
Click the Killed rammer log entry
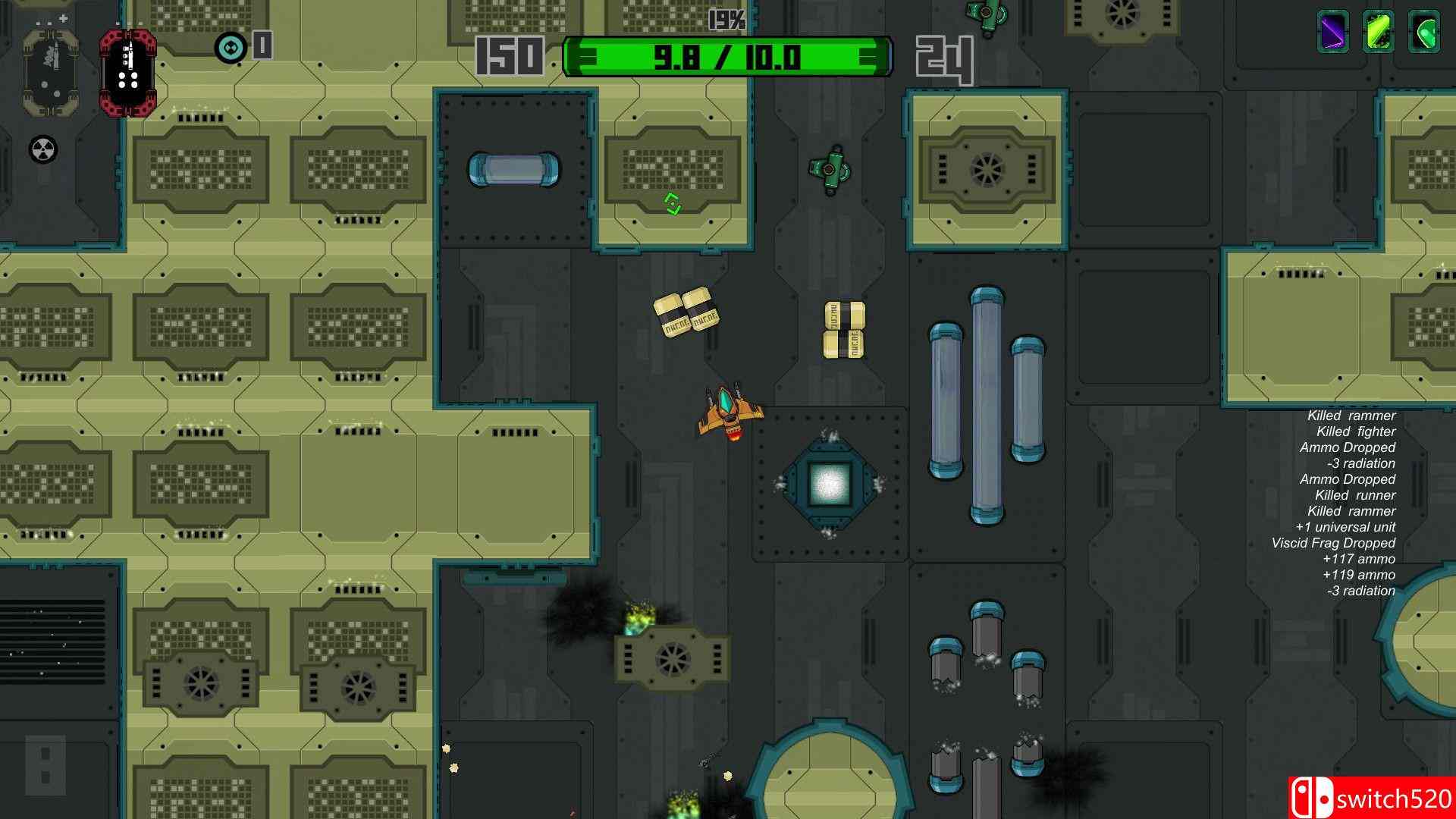pyautogui.click(x=1351, y=416)
